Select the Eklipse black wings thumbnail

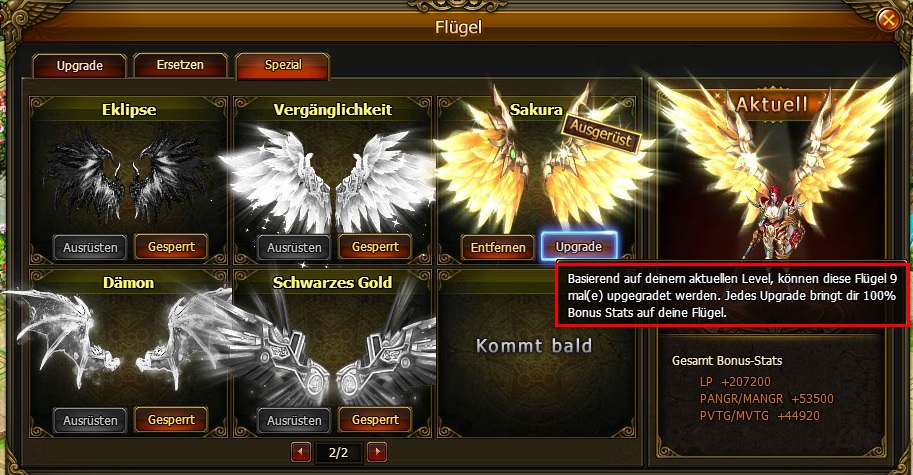130,175
